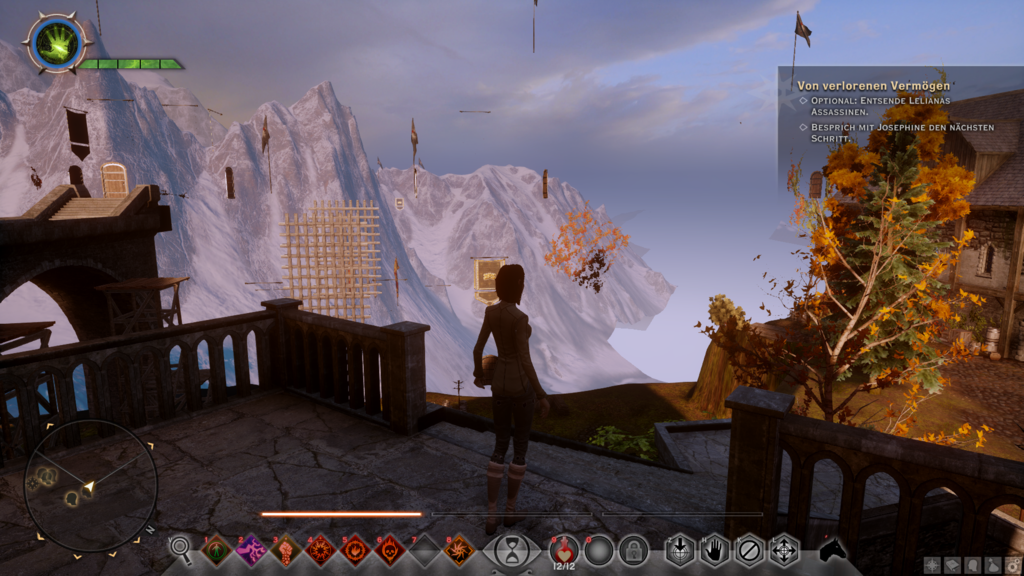Cast the red spiked circle ability

321,549
